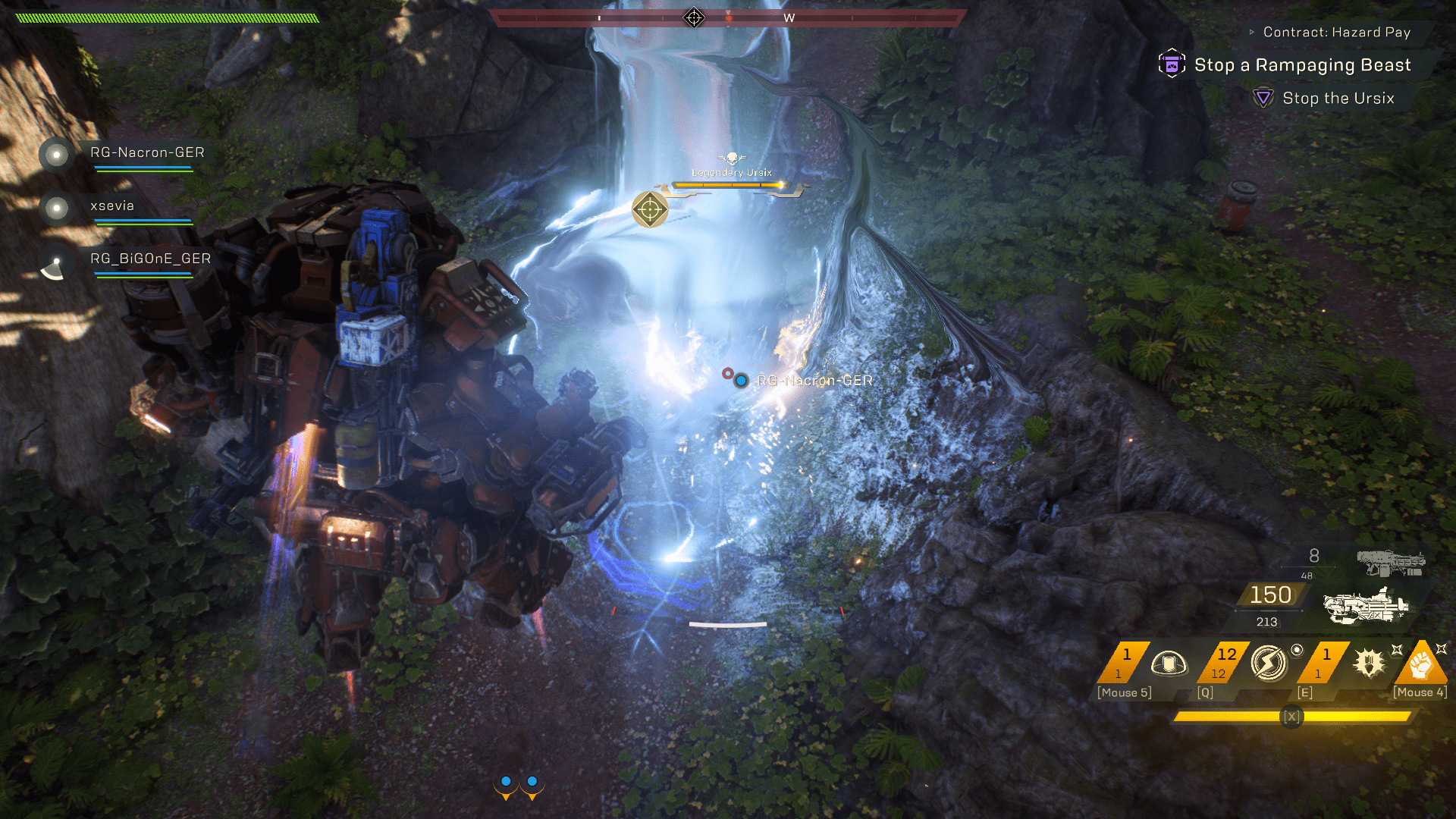This screenshot has width=1456, height=819.
Task: Click the Stop the Ursix sub-objective
Action: 1338,98
